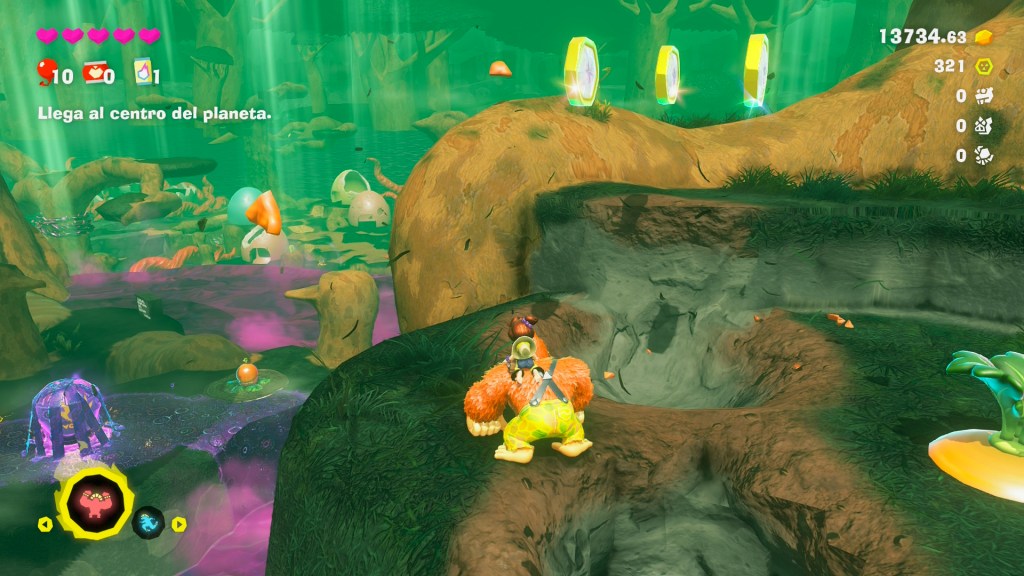Click the red balloon icon
This screenshot has height=576, width=1024.
tap(45, 71)
